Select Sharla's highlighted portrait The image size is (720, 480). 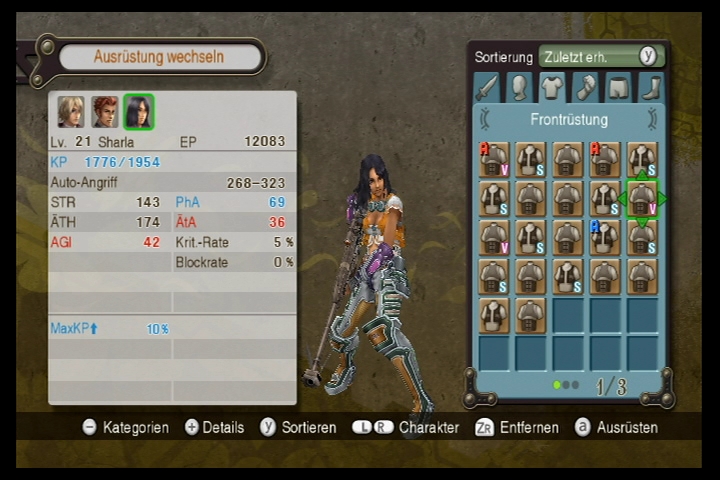(x=139, y=111)
